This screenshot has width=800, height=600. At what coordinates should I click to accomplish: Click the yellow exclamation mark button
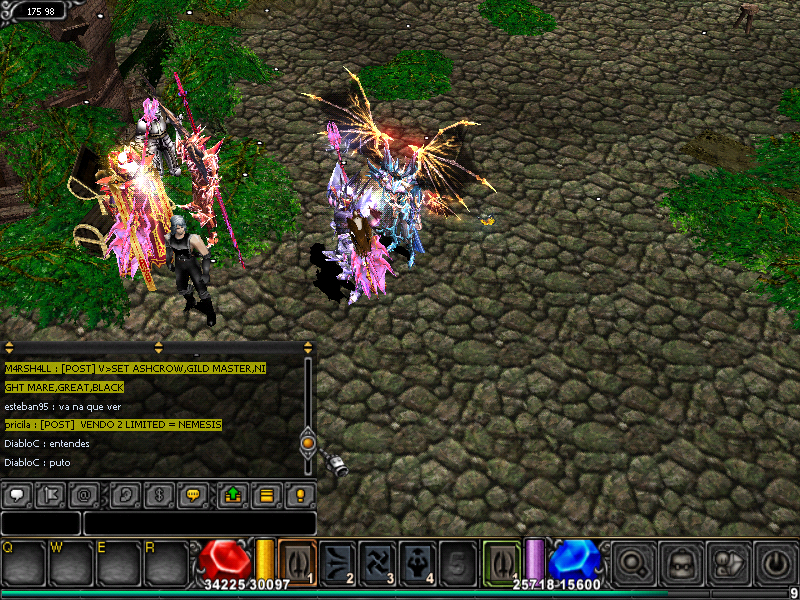(x=299, y=494)
